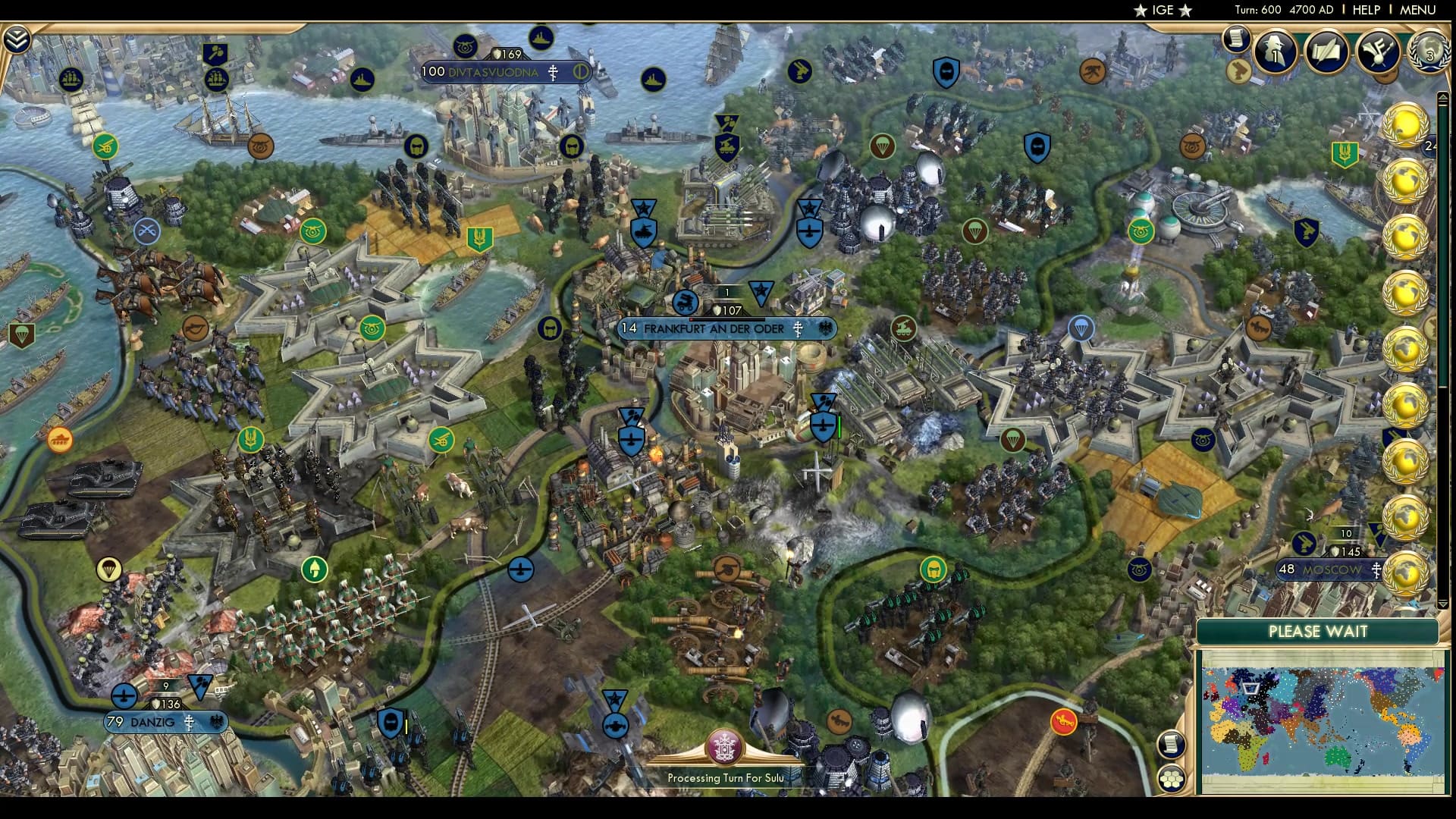
Task: Select the blue aircraft unit flag near Frankfurt
Action: click(632, 438)
